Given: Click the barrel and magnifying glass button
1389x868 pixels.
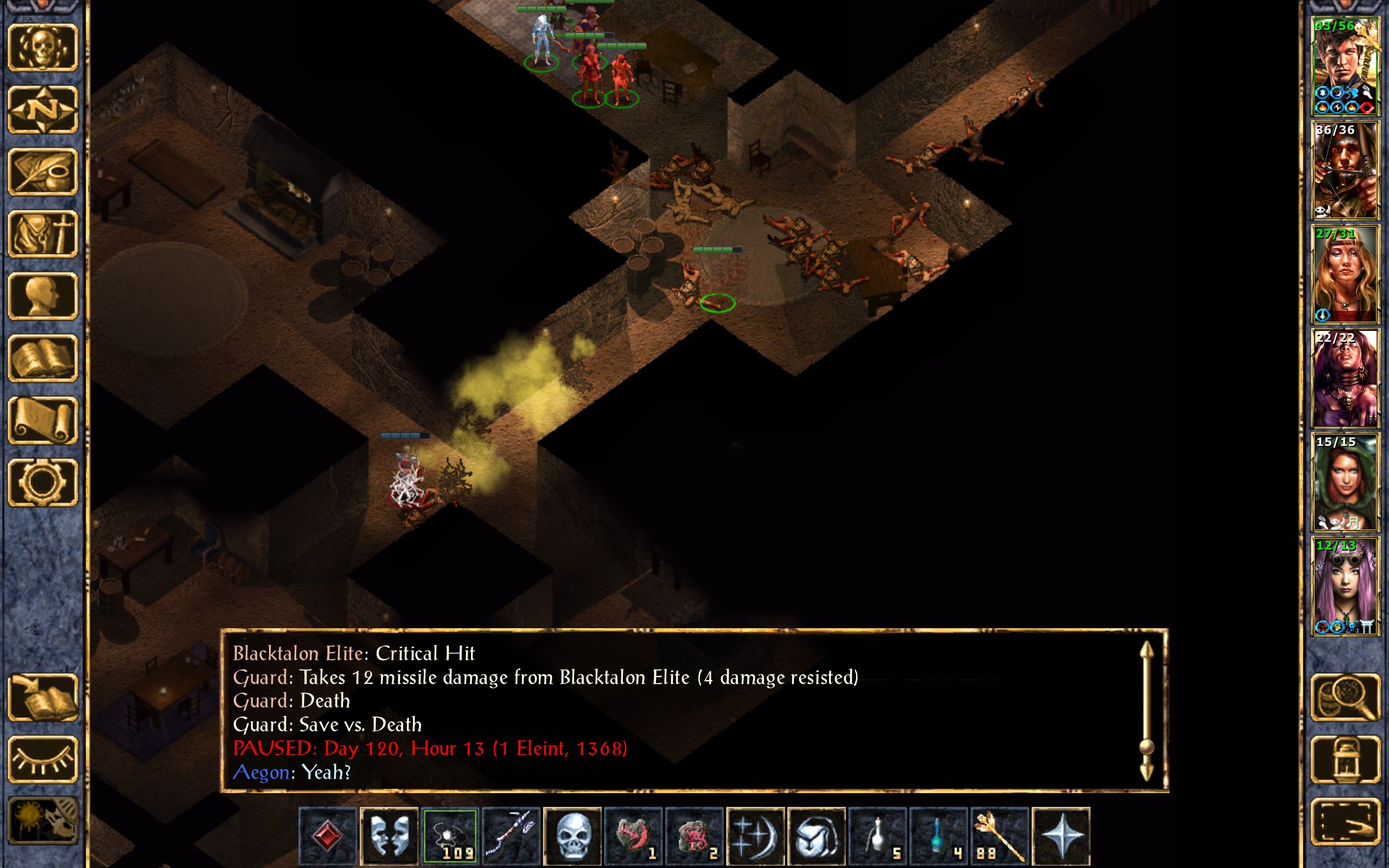Looking at the screenshot, I should tap(1346, 698).
